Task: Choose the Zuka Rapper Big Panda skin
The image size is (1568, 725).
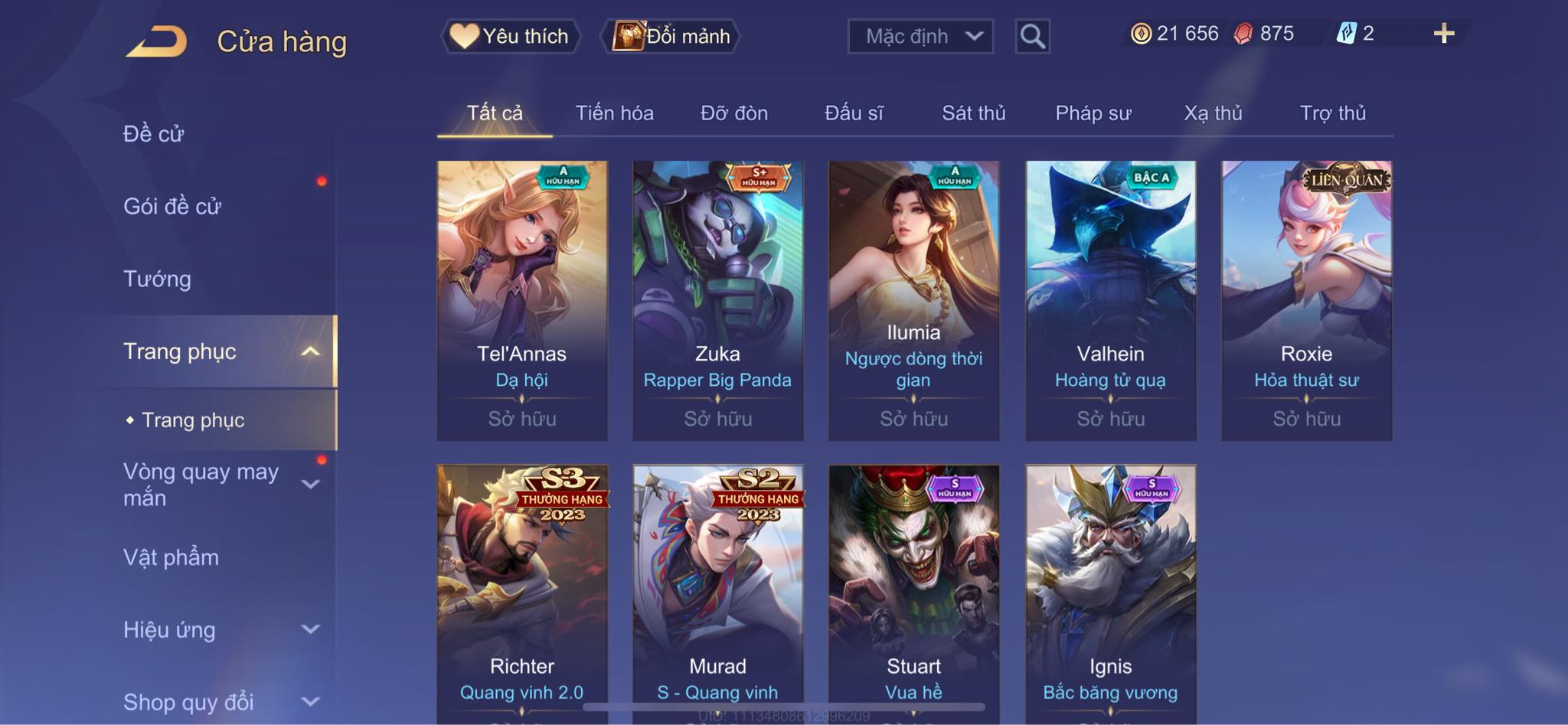Action: point(717,300)
